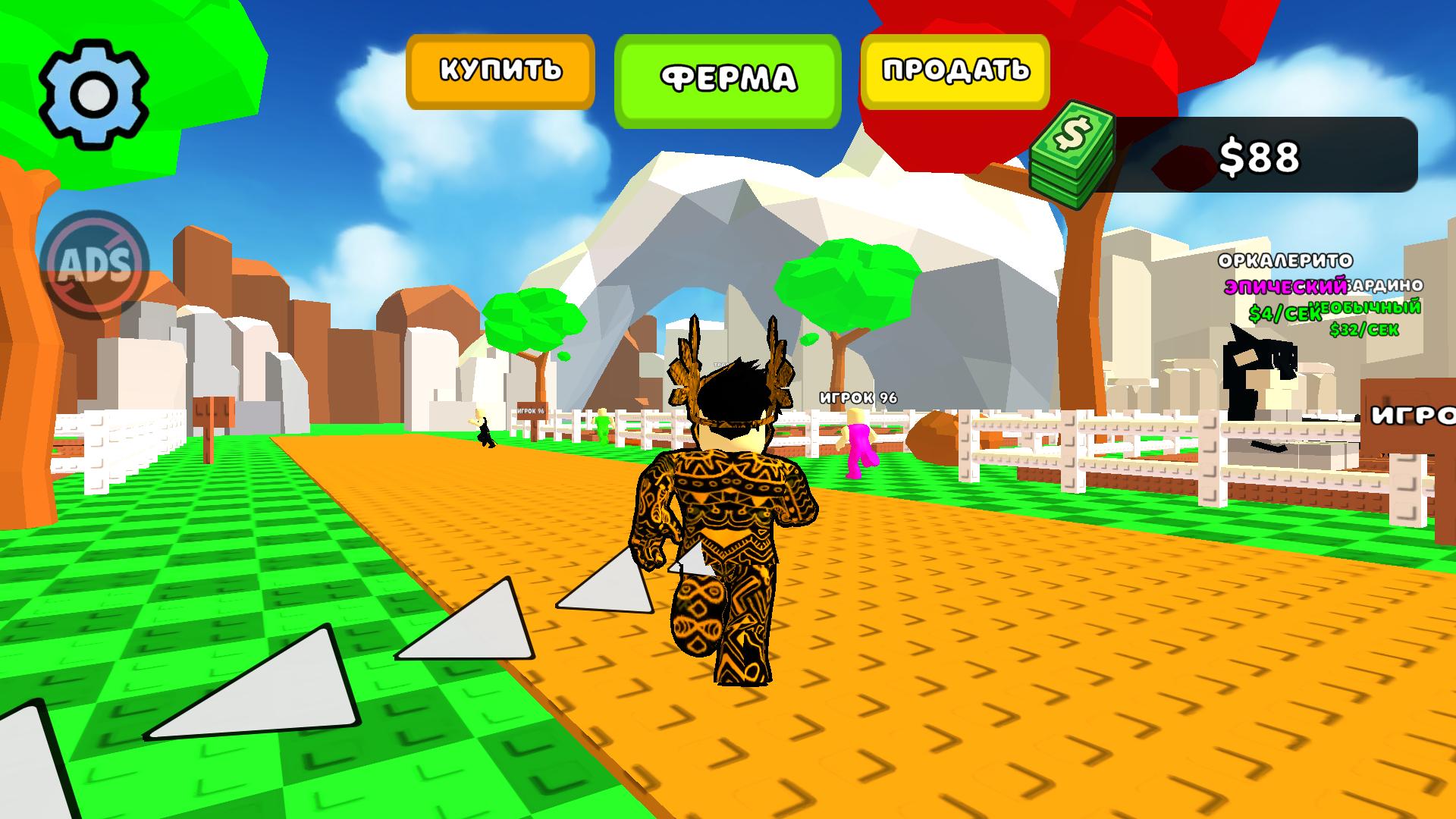Select the ИГРОК 96 player nametag
This screenshot has width=1456, height=819.
coord(858,396)
